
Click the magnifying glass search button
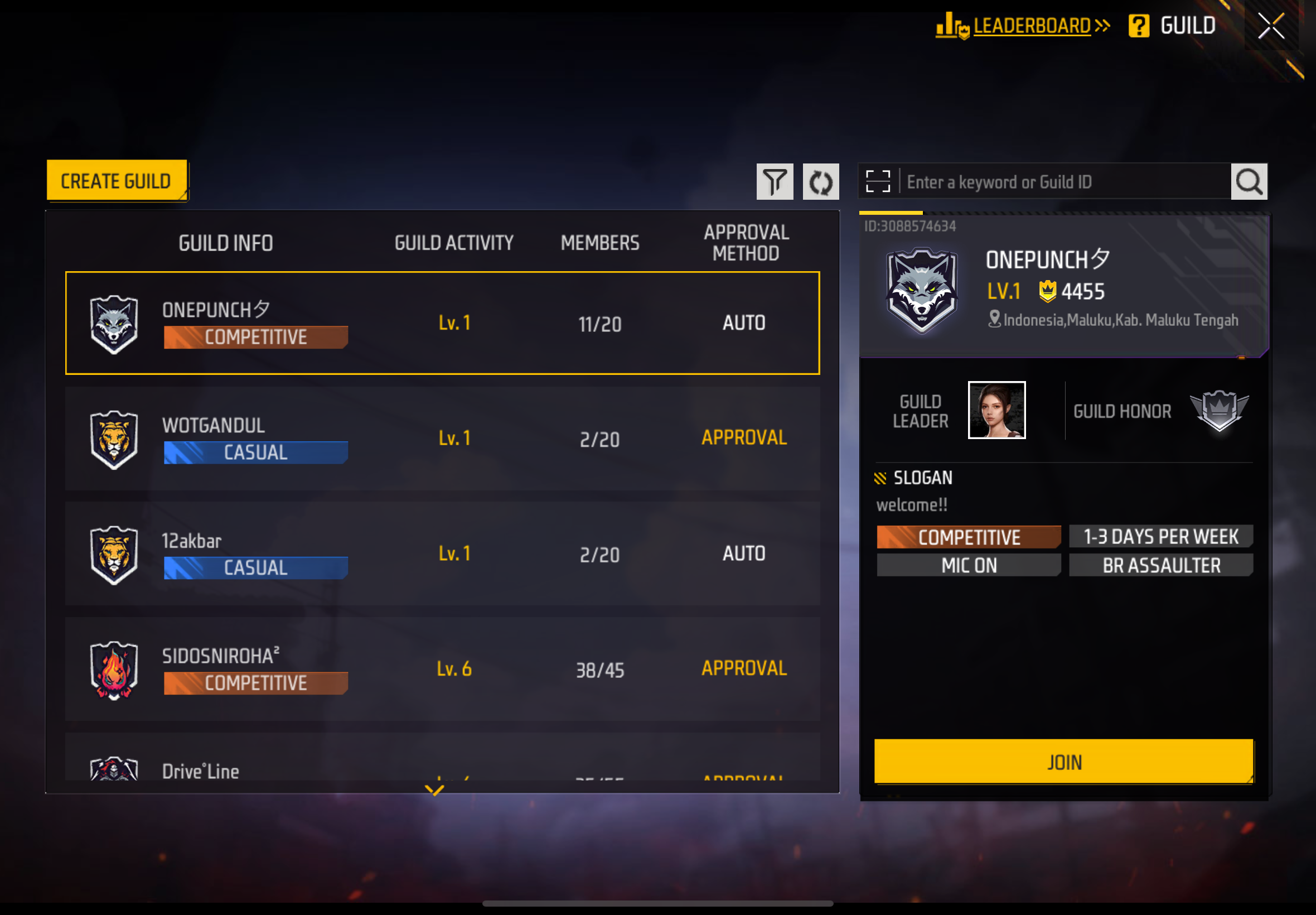point(1249,182)
